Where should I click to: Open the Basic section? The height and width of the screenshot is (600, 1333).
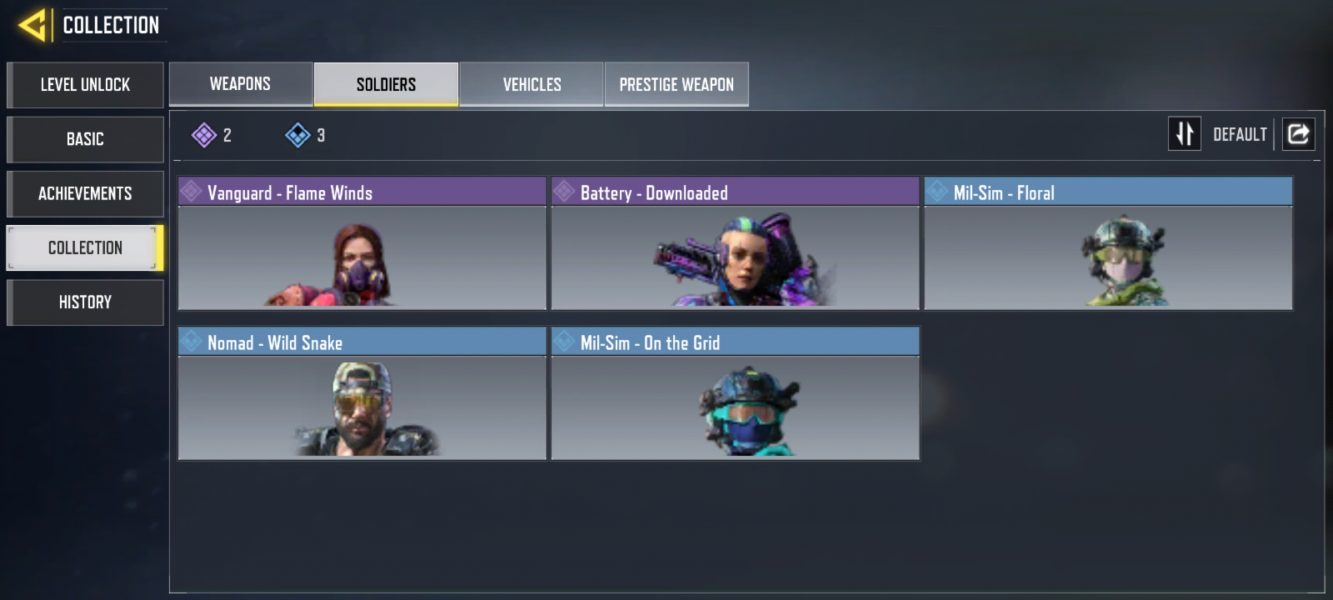[x=85, y=139]
